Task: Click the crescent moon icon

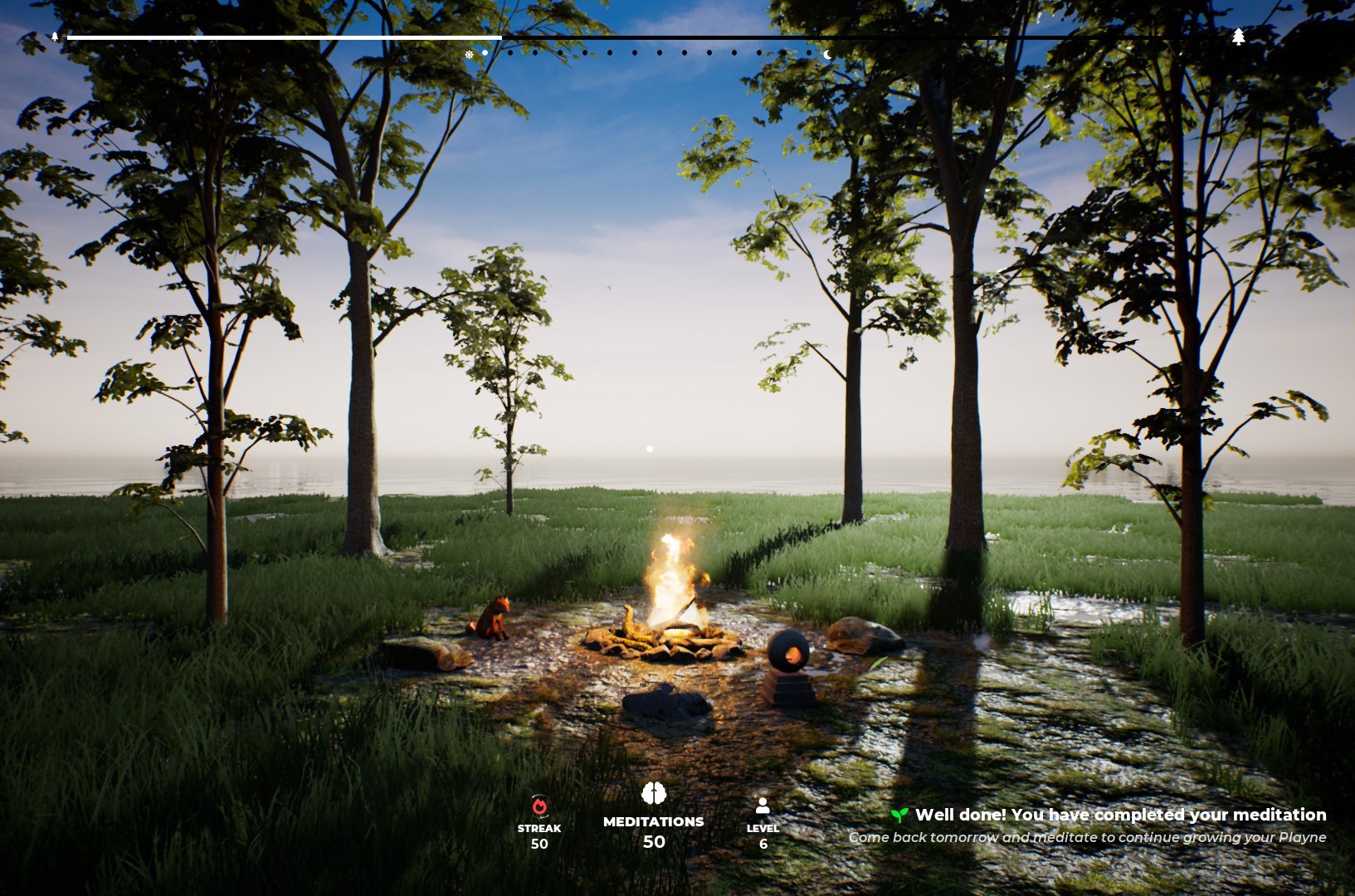Action: pyautogui.click(x=827, y=55)
